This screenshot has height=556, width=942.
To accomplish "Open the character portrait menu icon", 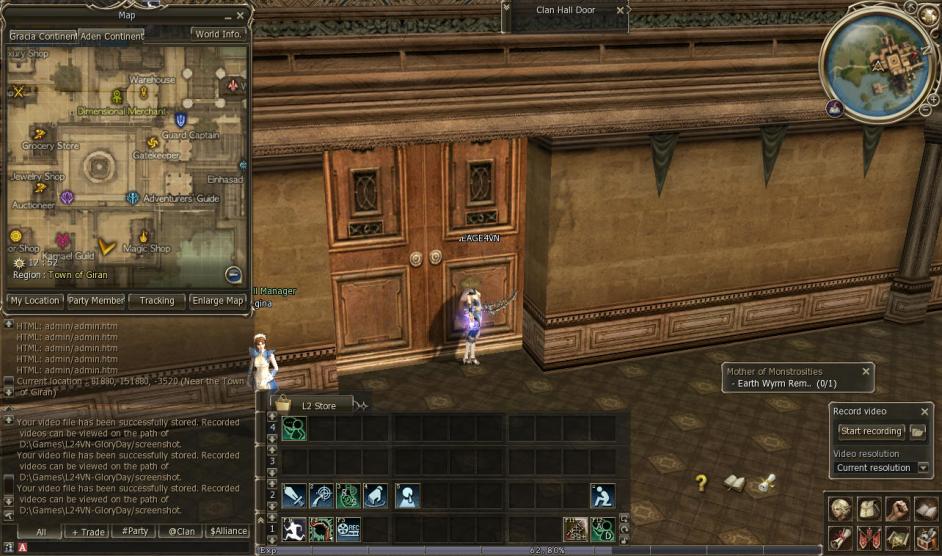I will (x=840, y=507).
